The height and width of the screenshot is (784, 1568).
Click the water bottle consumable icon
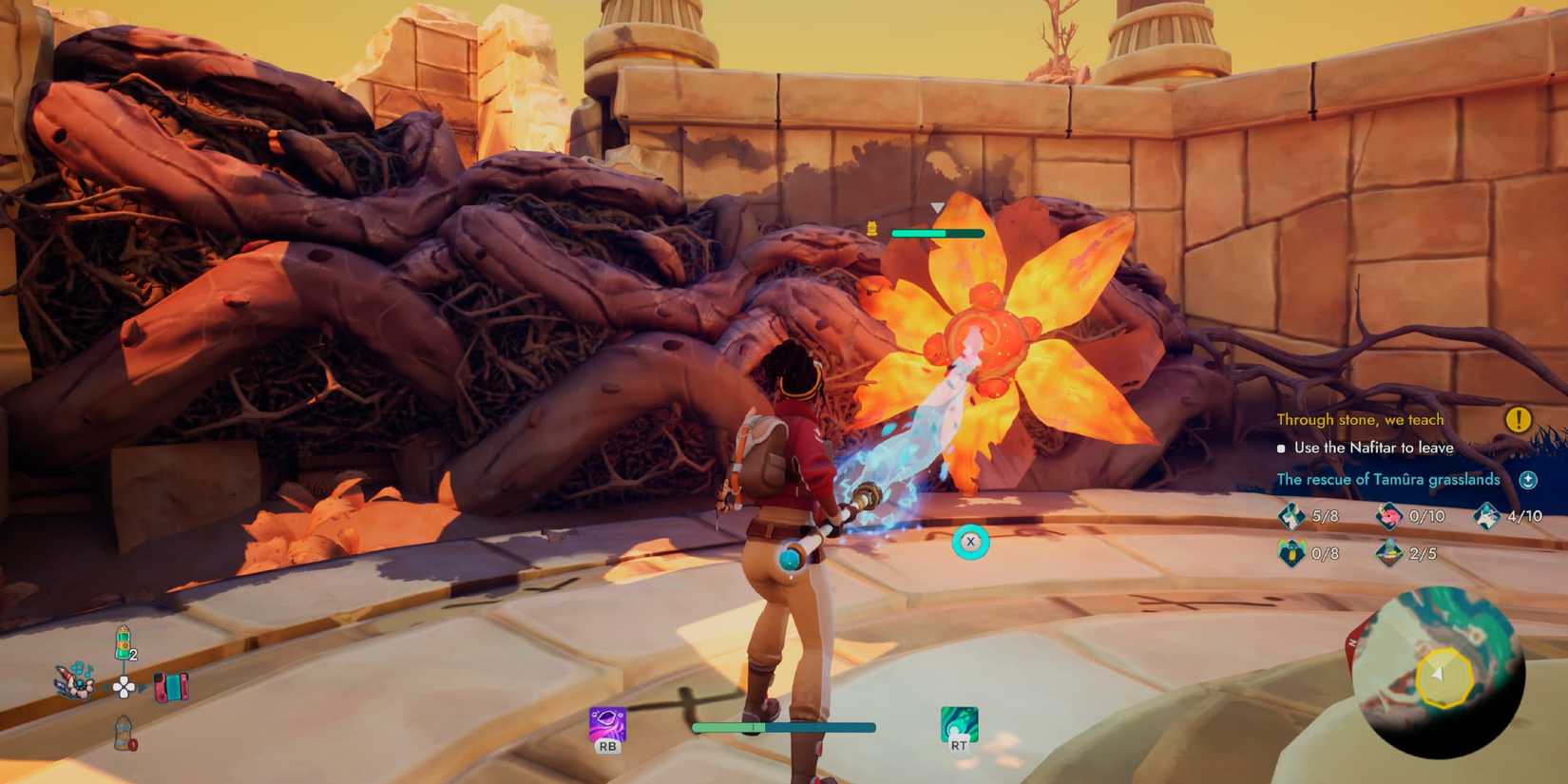pos(124,734)
